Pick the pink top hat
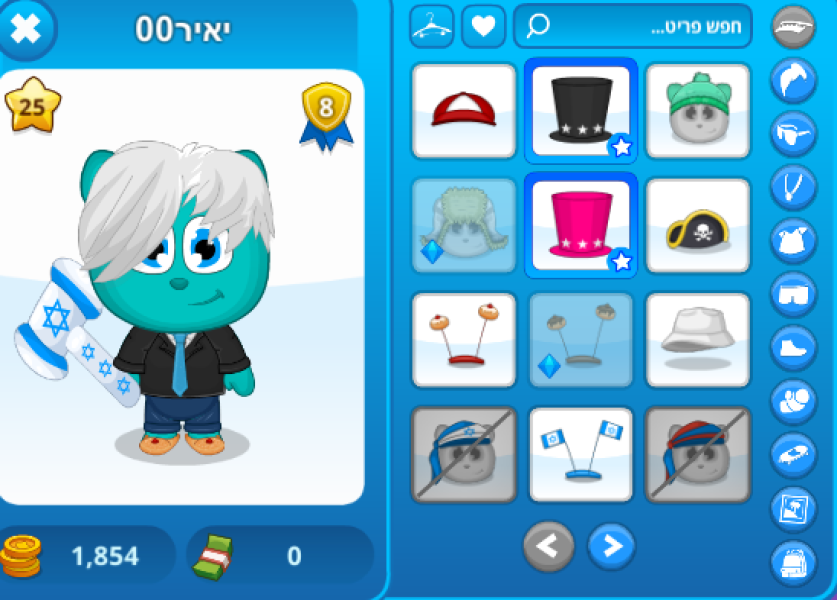Image resolution: width=837 pixels, height=600 pixels. pyautogui.click(x=580, y=225)
